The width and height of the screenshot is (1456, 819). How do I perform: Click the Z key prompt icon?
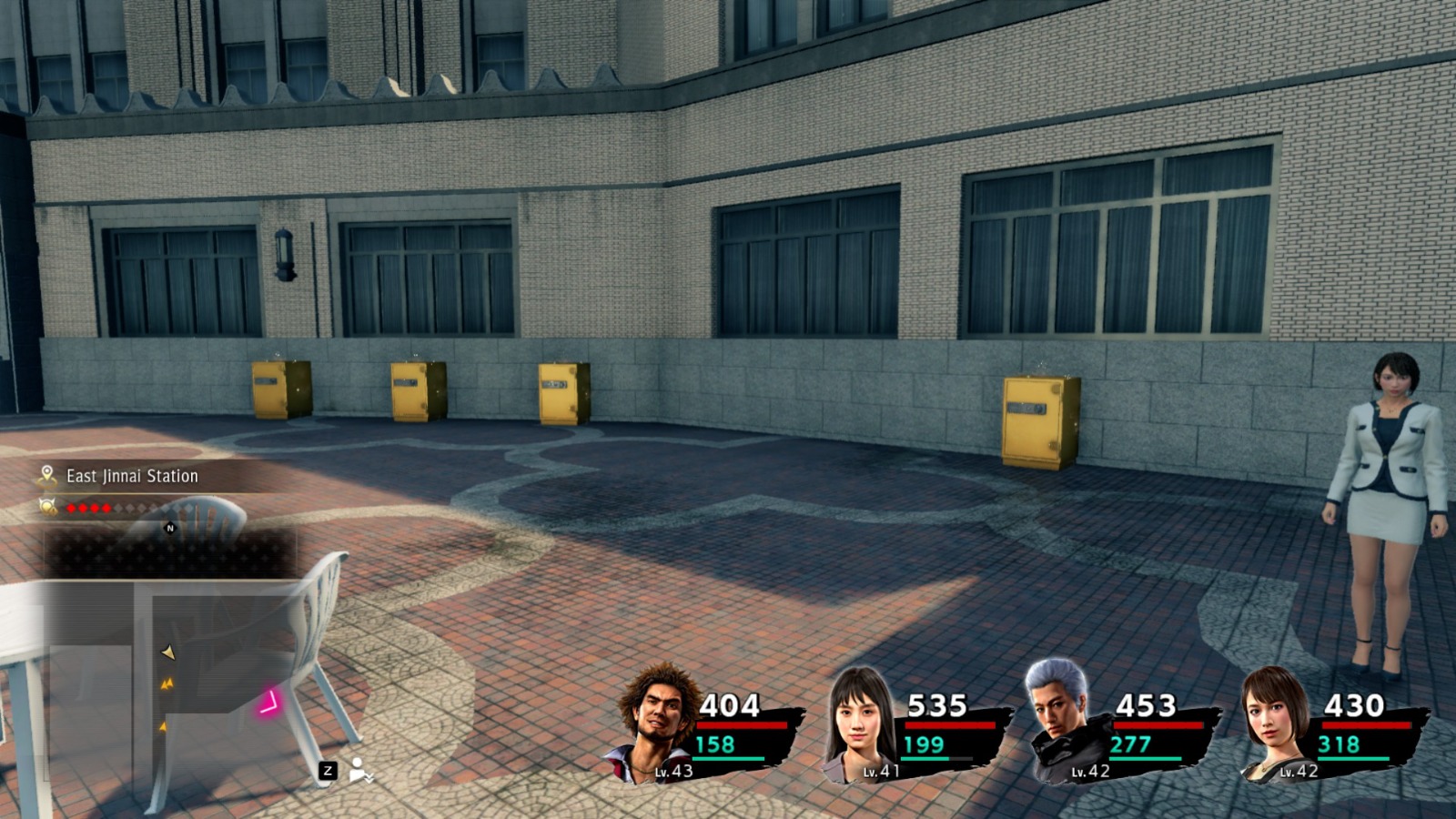click(x=328, y=773)
